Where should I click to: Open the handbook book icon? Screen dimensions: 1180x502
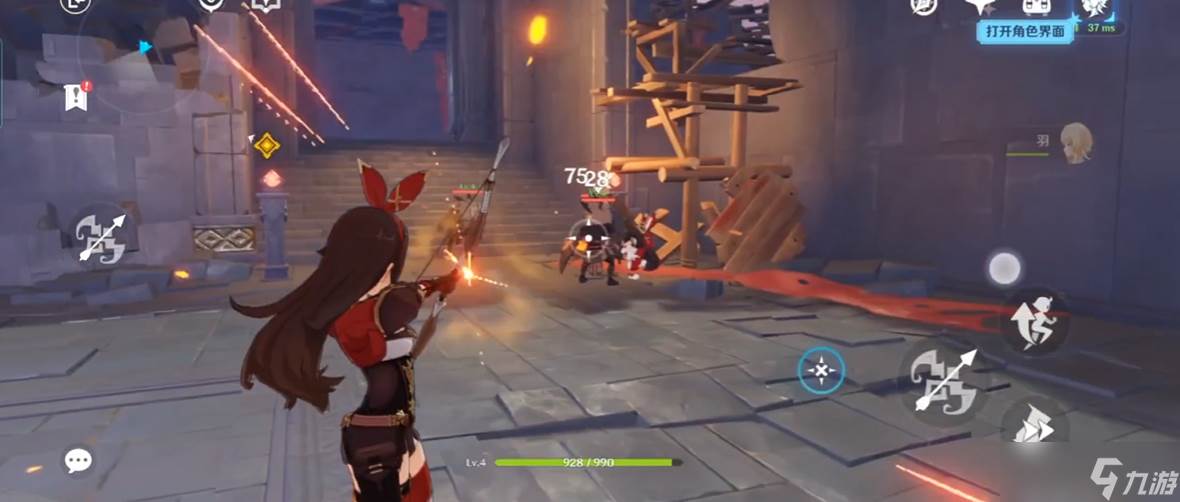point(265,6)
